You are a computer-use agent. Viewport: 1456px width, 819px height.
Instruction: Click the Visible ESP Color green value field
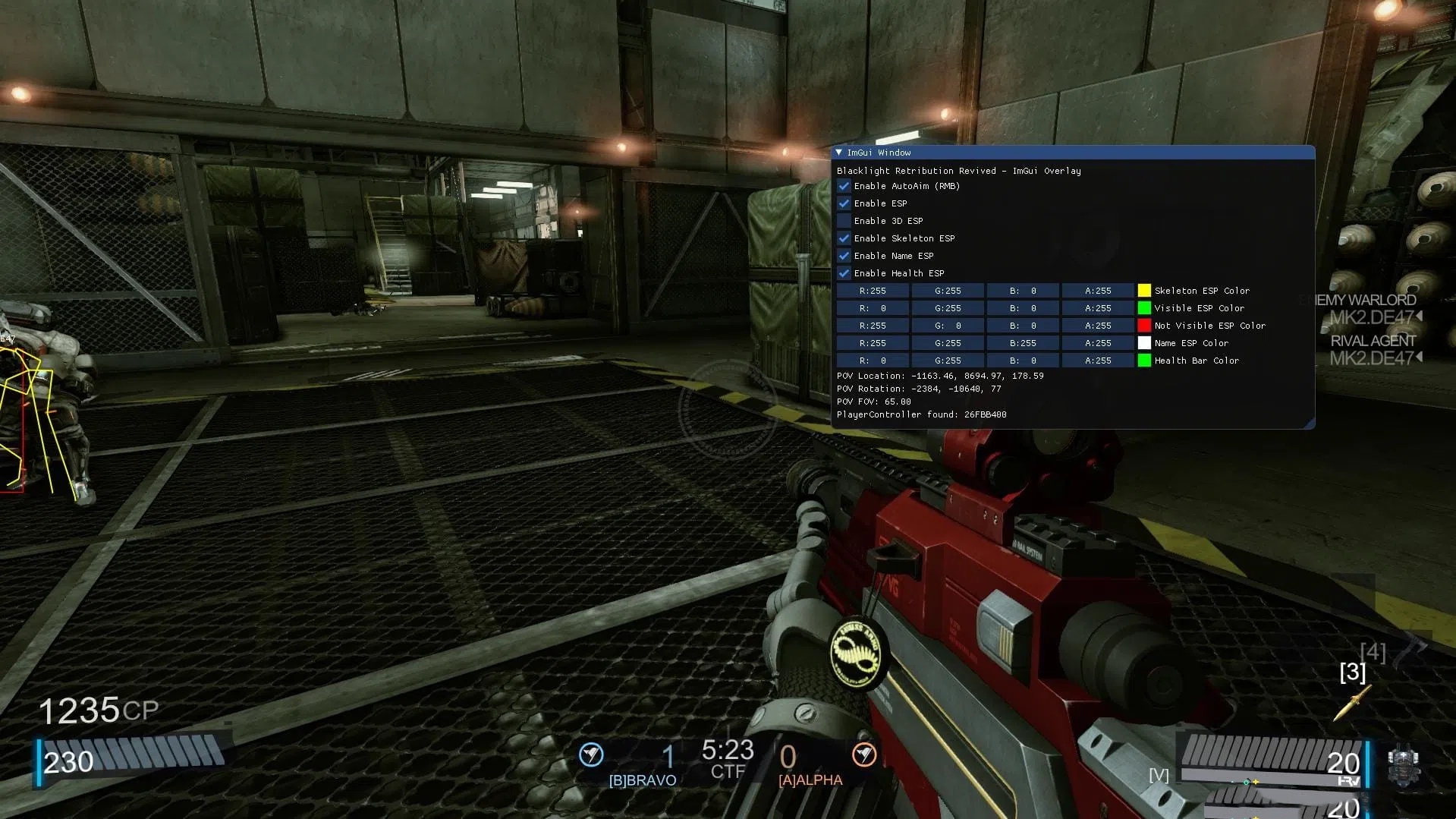pos(948,308)
